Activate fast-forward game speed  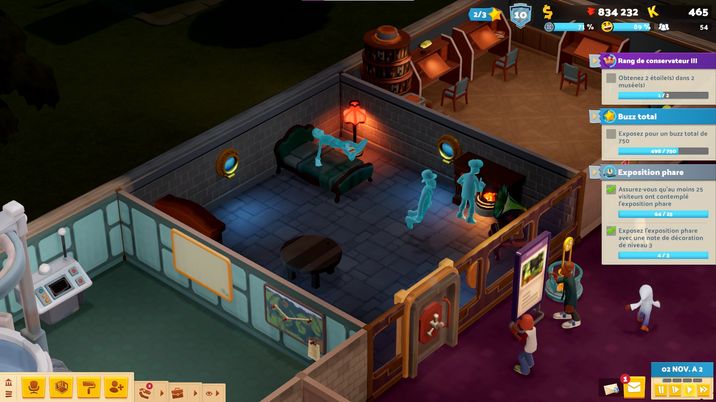point(704,390)
